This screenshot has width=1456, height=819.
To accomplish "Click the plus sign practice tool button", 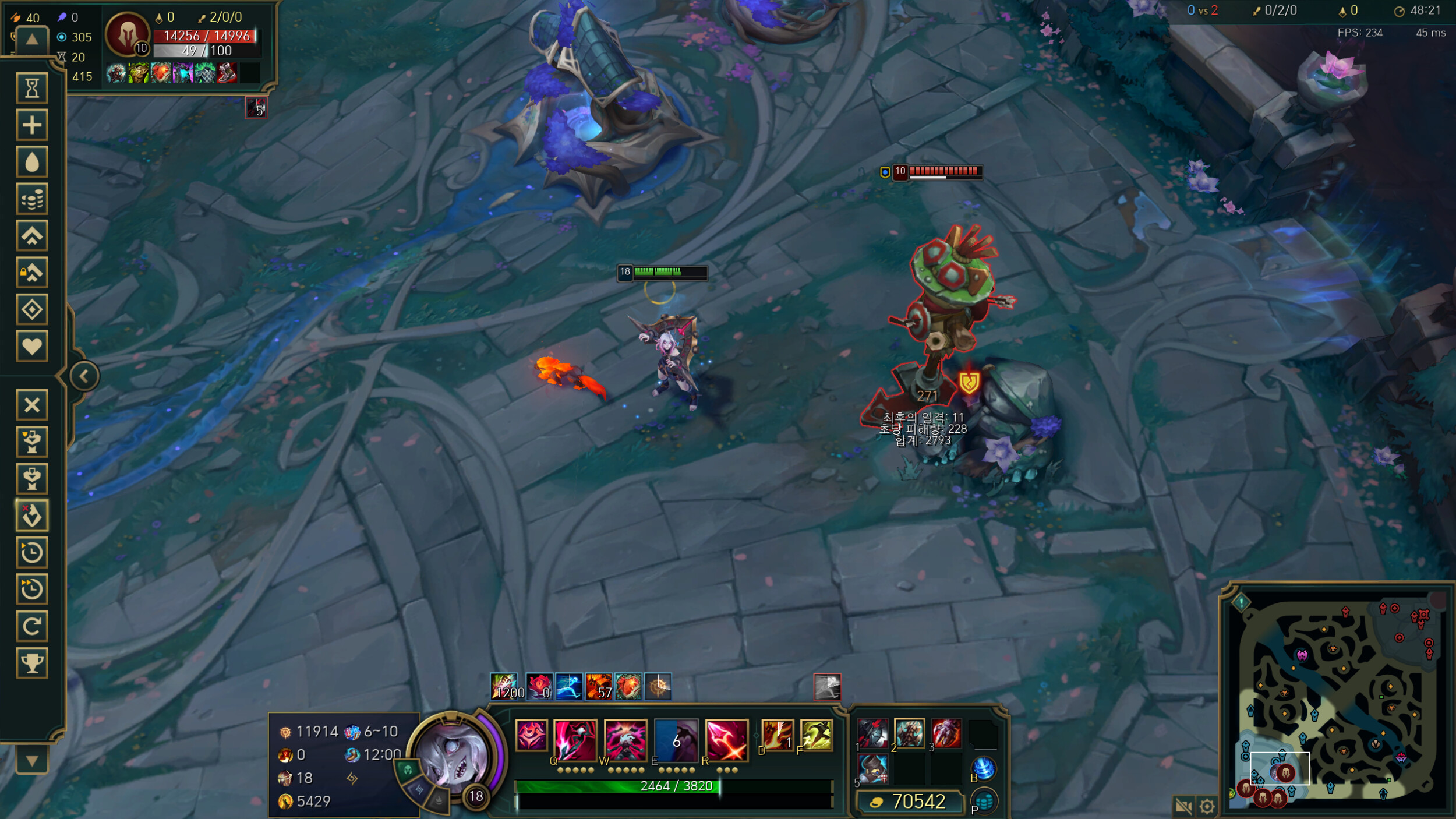I will pyautogui.click(x=32, y=125).
